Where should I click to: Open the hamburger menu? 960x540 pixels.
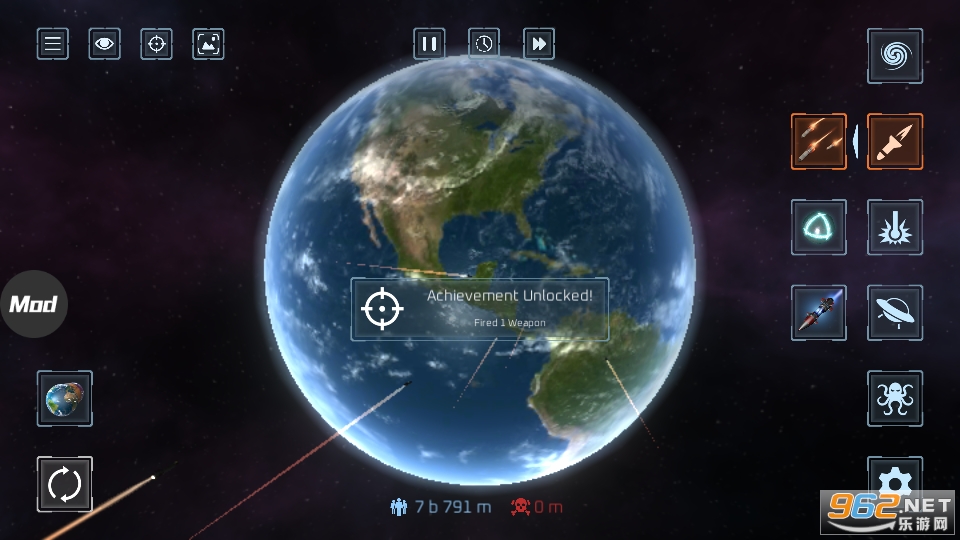53,44
